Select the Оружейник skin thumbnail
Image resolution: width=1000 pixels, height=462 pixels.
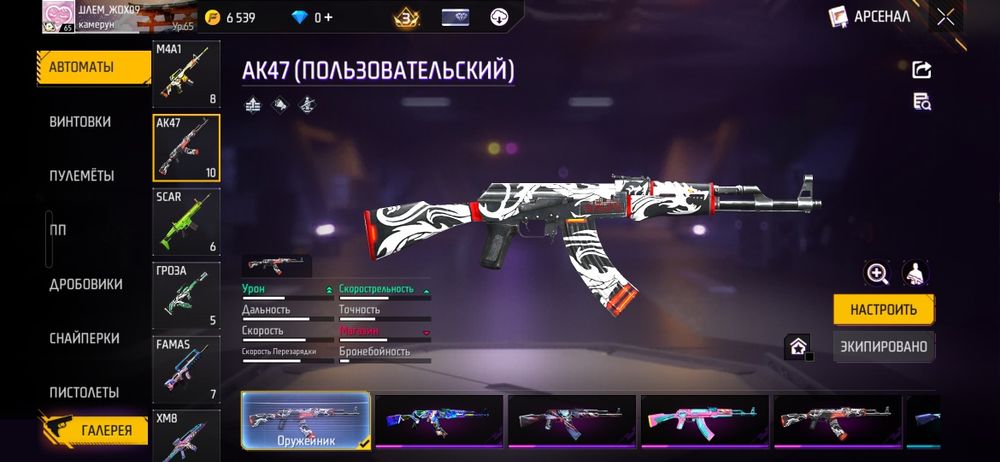pyautogui.click(x=306, y=420)
